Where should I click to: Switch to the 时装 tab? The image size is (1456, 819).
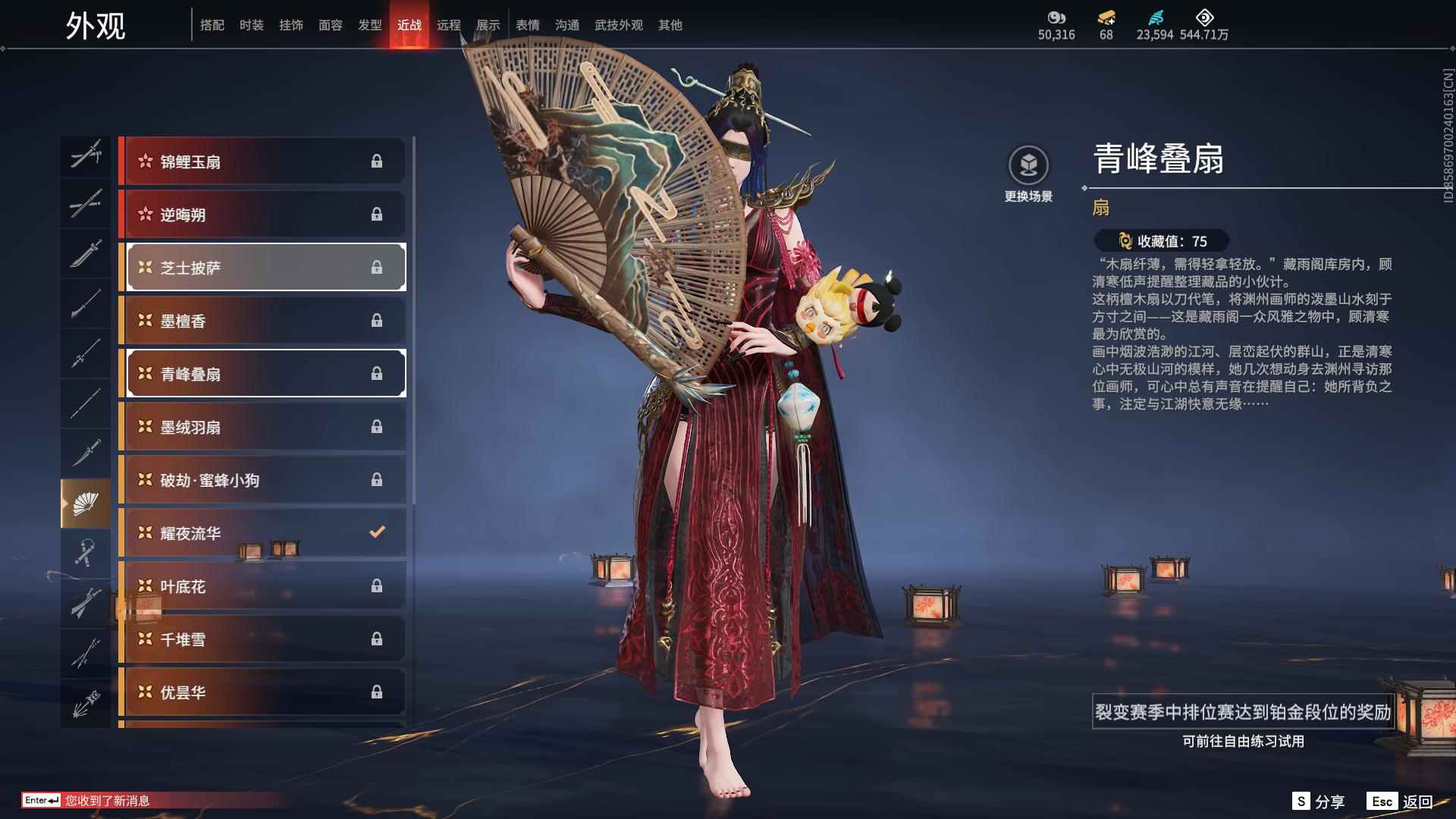tap(251, 24)
